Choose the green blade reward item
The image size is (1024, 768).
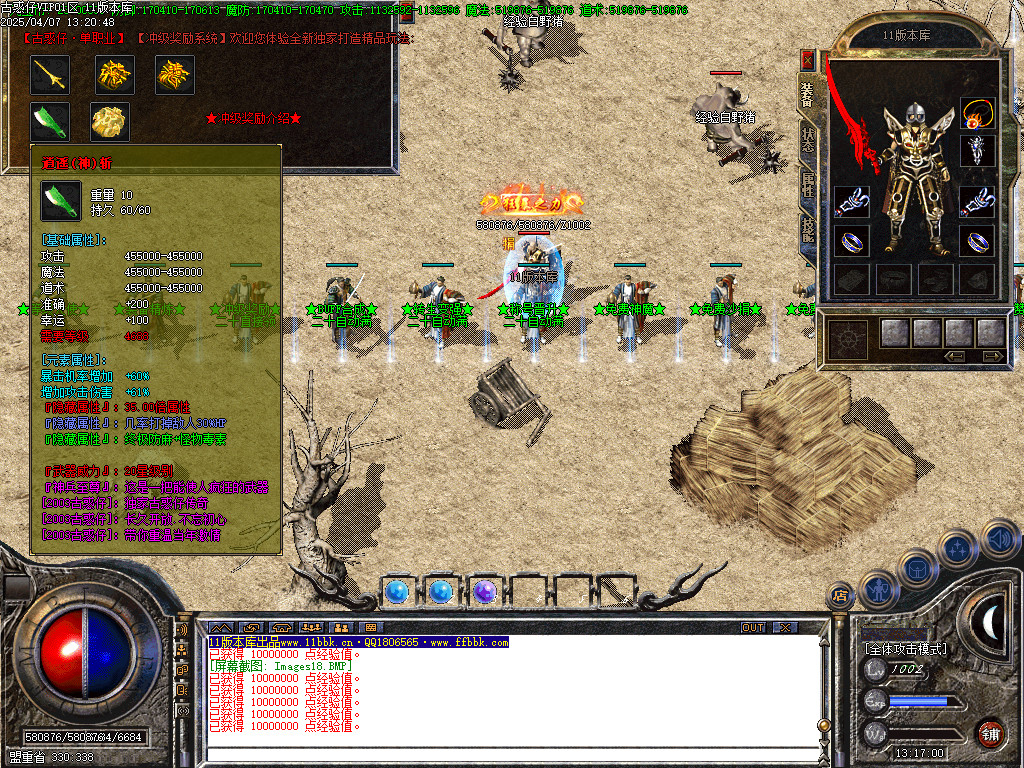coord(49,121)
